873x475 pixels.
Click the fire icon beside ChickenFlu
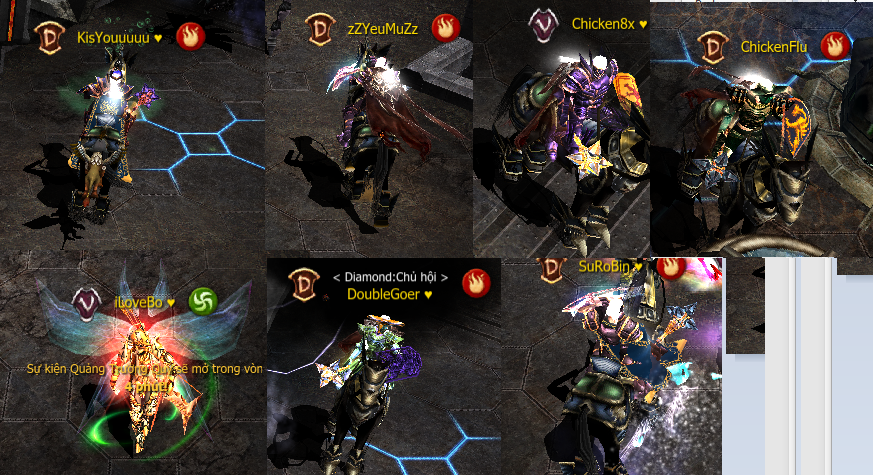point(834,45)
